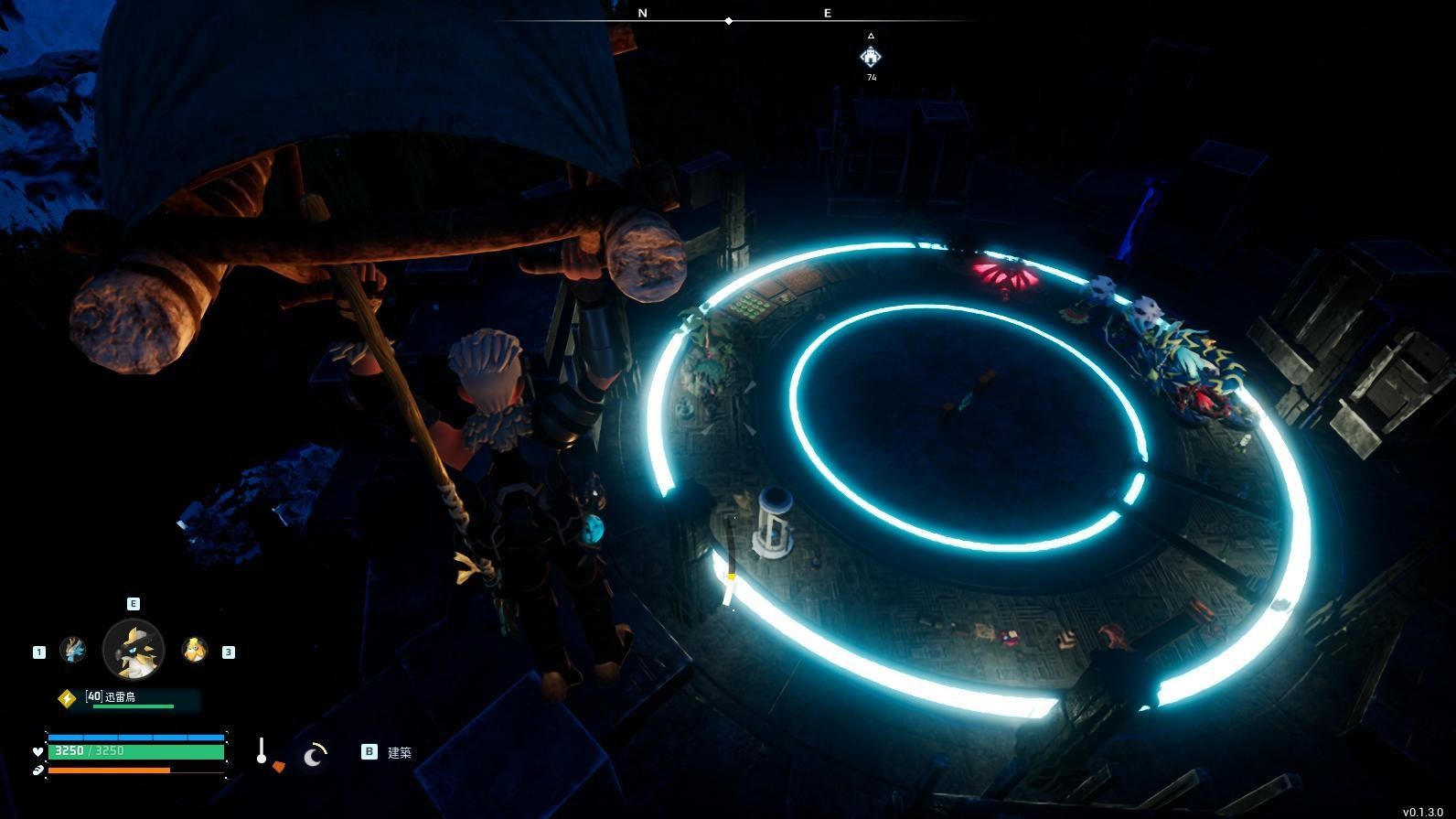Click the active pal's large central portrait
The image size is (1456, 819).
pyautogui.click(x=134, y=650)
